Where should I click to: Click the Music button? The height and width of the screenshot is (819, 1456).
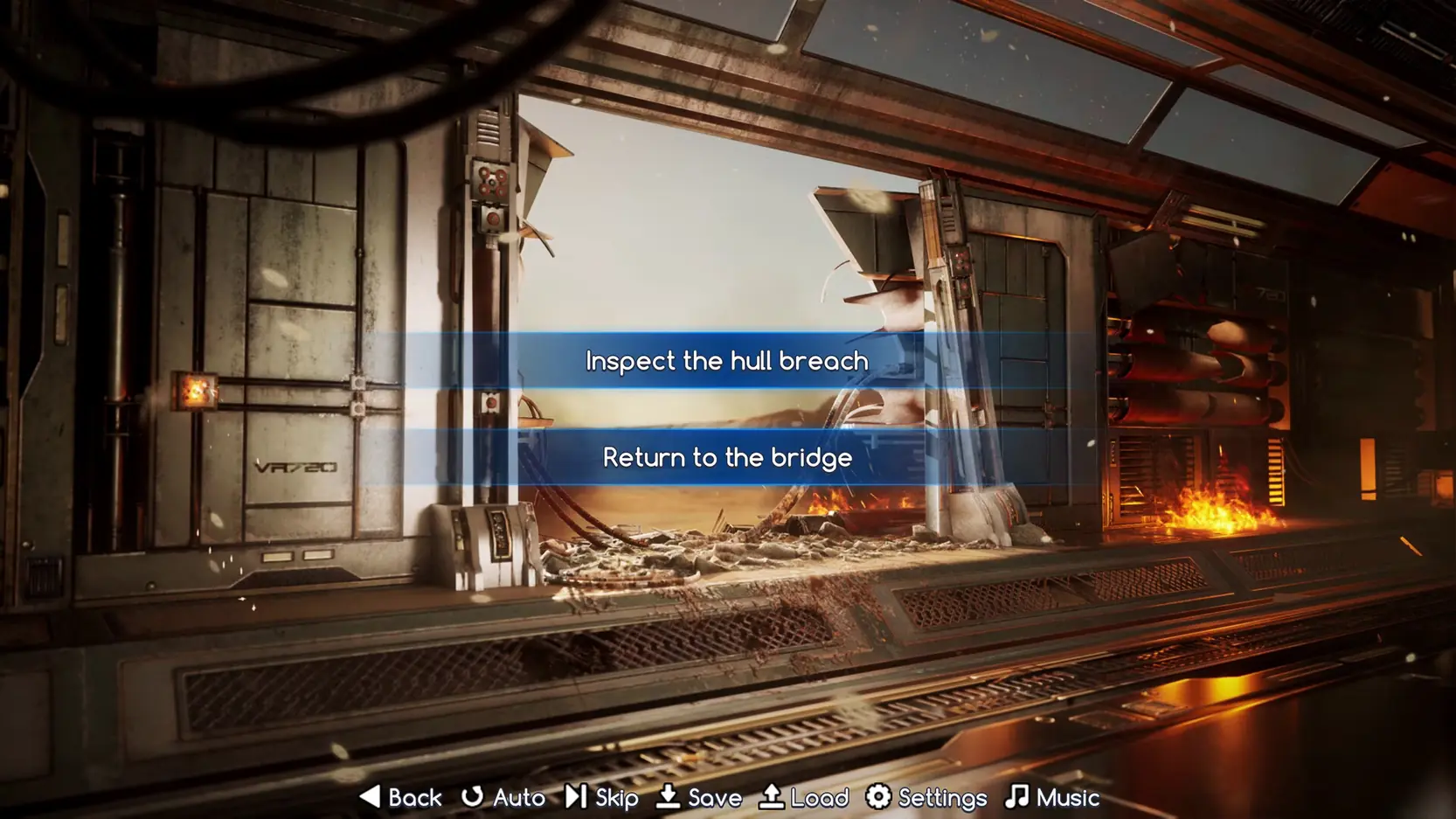coord(1052,797)
